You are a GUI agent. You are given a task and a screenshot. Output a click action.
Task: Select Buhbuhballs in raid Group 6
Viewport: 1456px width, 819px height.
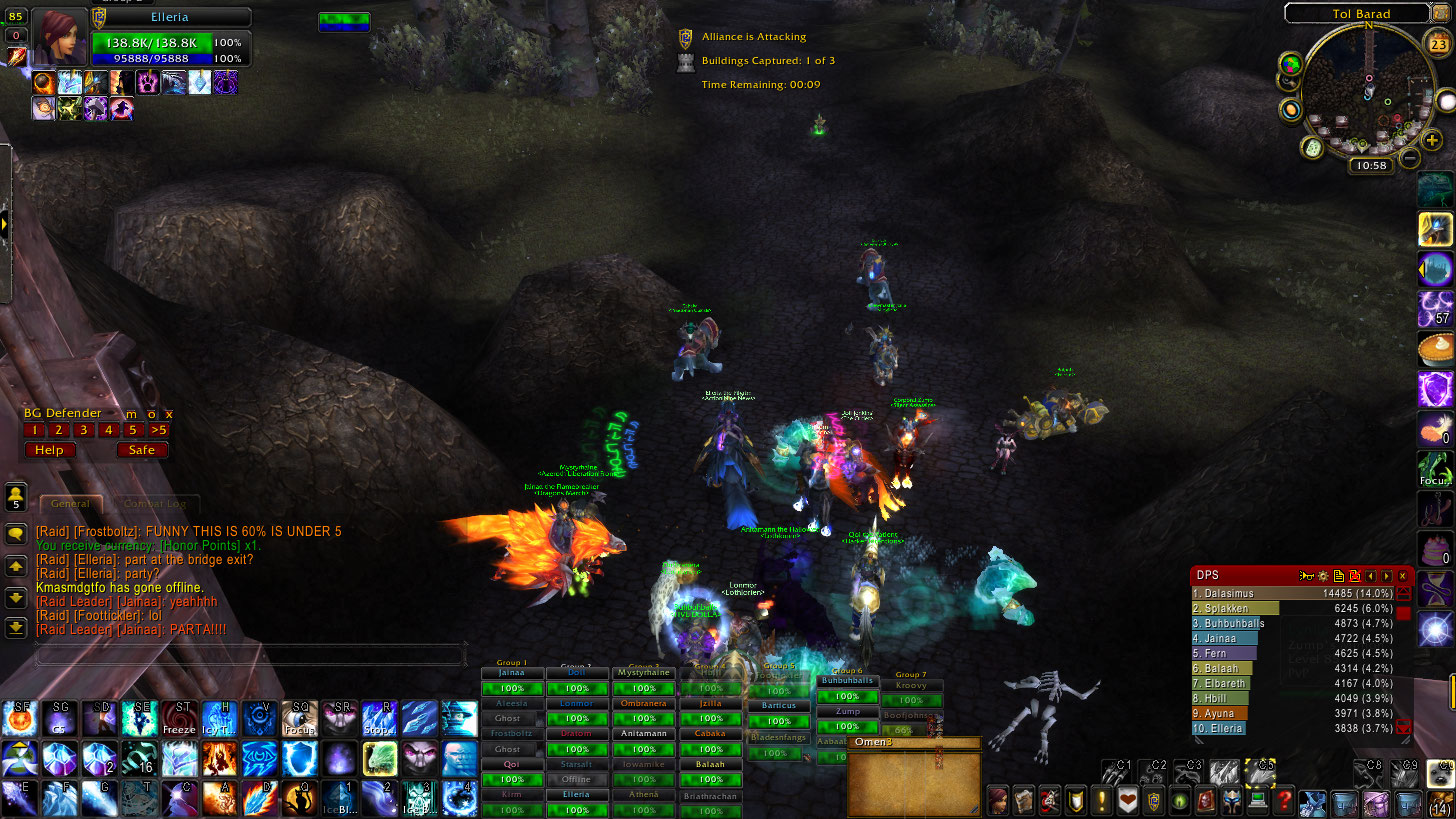(x=847, y=681)
